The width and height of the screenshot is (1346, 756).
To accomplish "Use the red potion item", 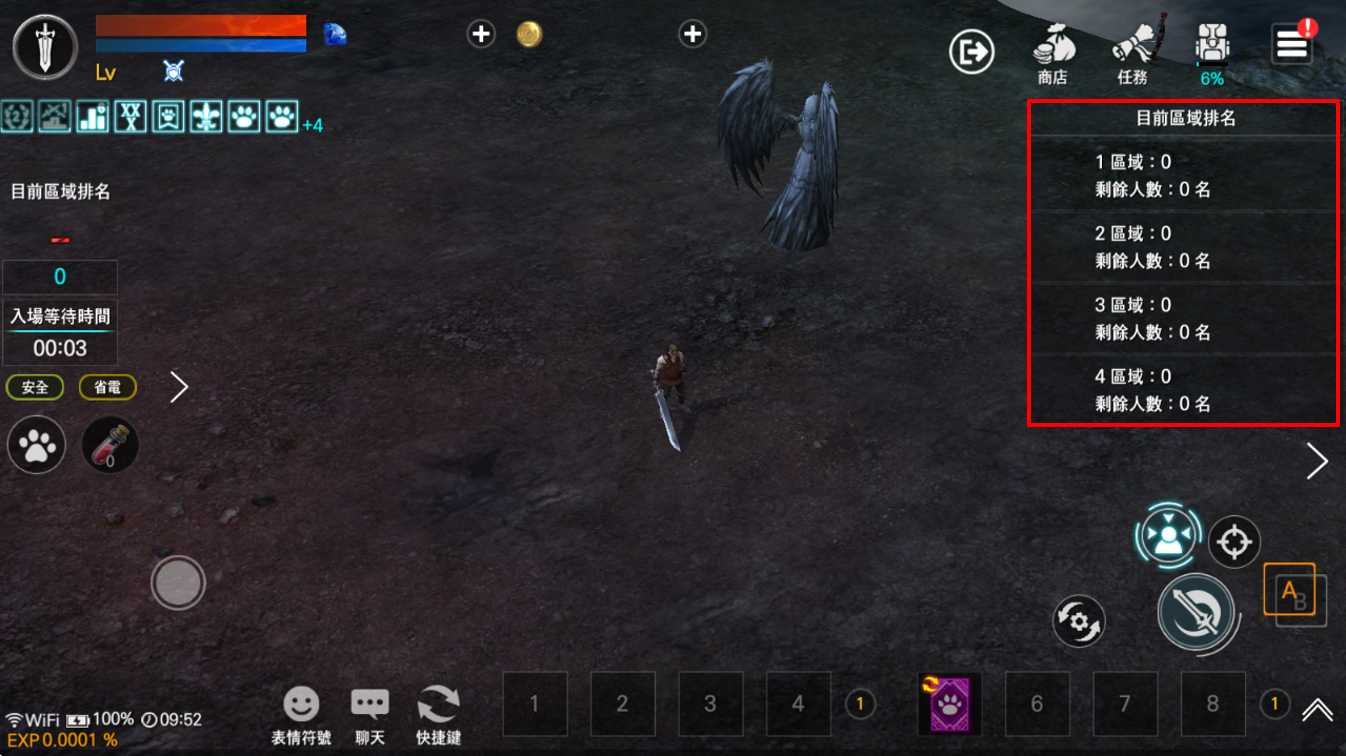I will pyautogui.click(x=109, y=445).
